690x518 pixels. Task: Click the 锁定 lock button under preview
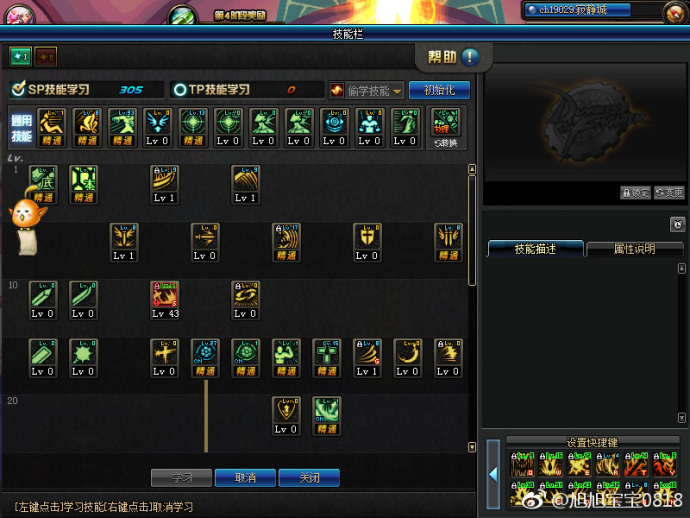pyautogui.click(x=635, y=193)
